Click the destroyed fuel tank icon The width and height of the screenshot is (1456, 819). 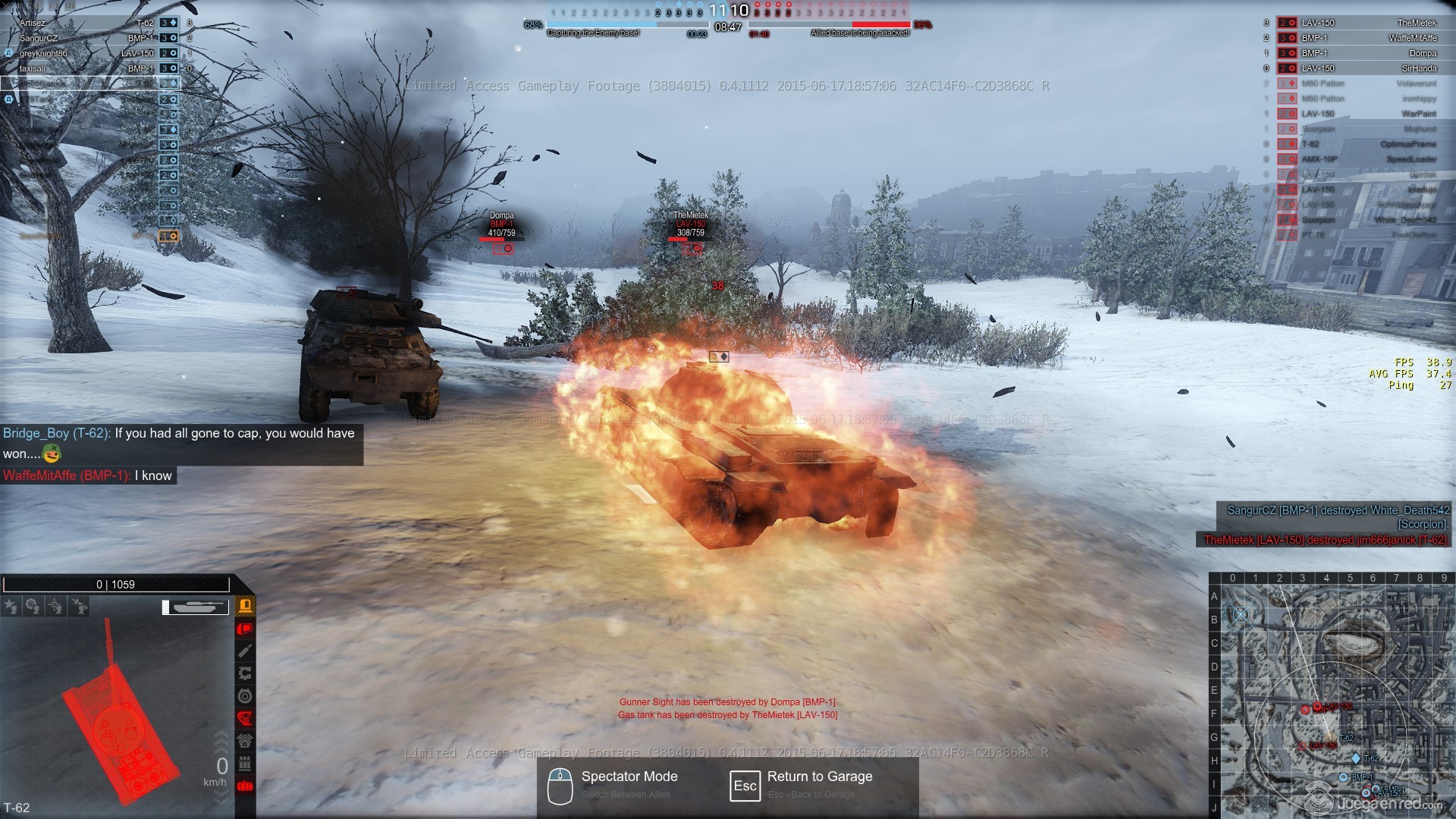245,786
